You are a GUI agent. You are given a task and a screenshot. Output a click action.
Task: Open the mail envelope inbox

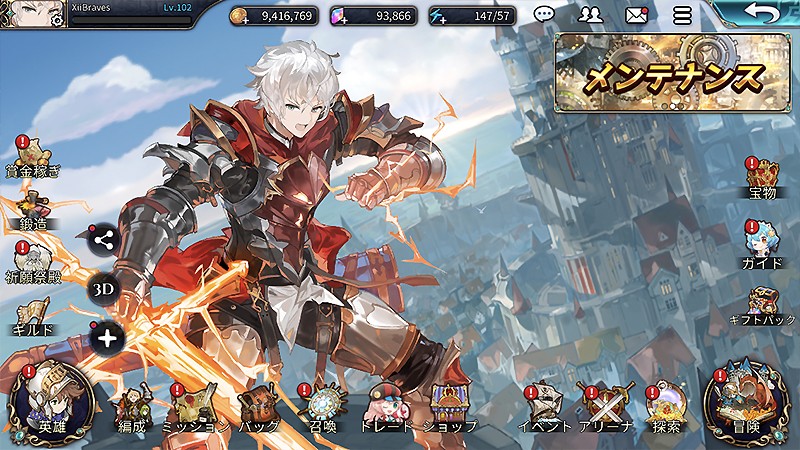click(x=636, y=15)
